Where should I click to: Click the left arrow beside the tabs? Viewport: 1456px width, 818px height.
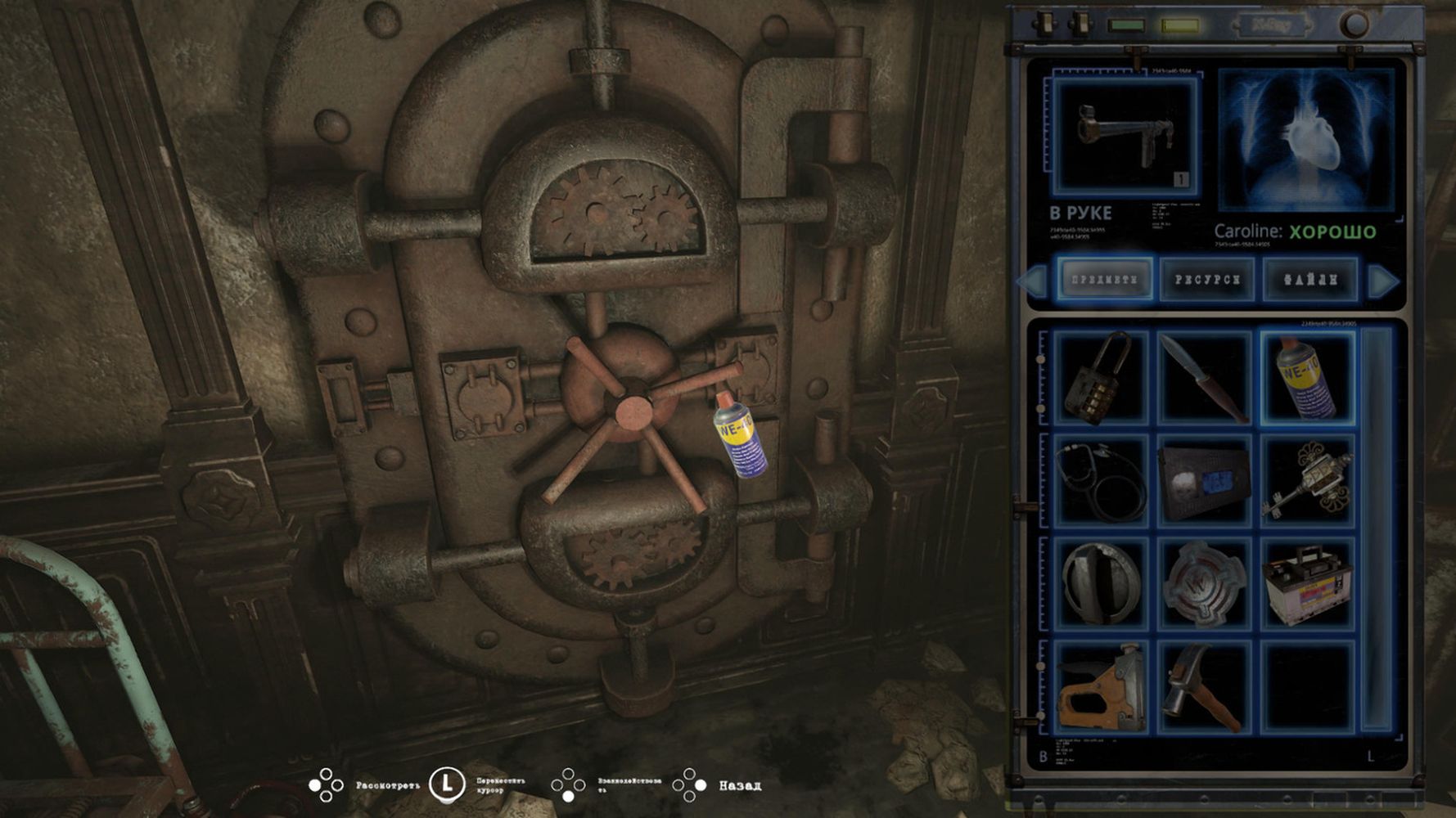click(x=1031, y=281)
